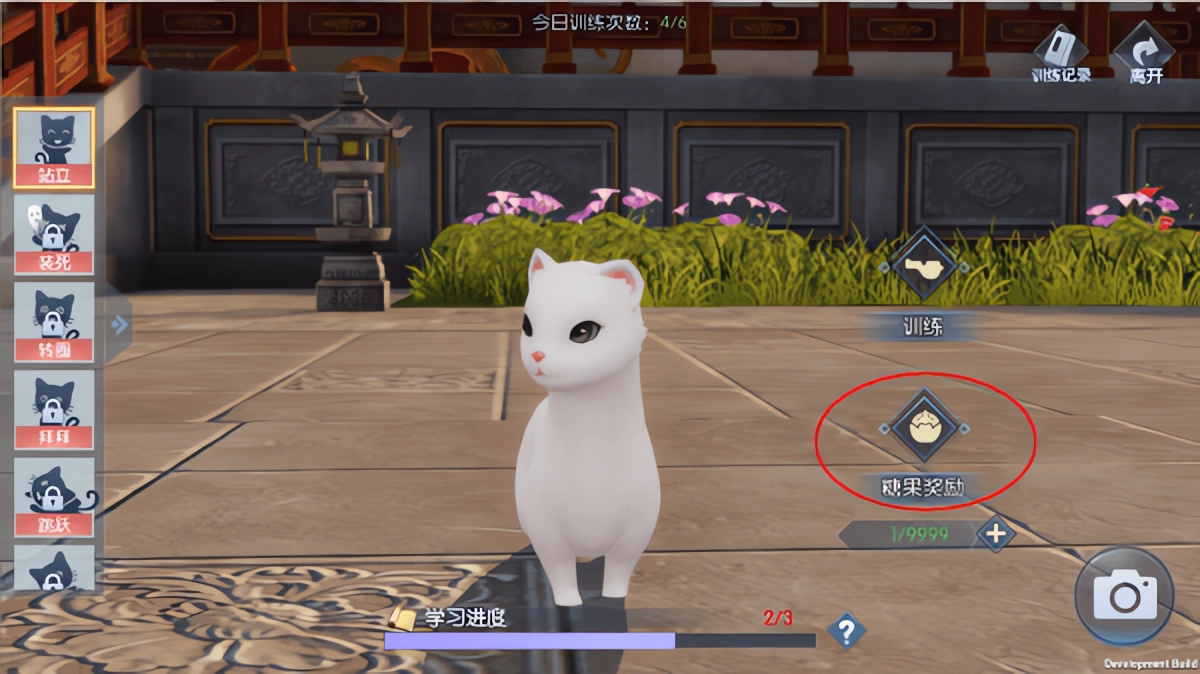The width and height of the screenshot is (1200, 674).
Task: Pick the locked 拜拜 (wave) skill
Action: [54, 409]
